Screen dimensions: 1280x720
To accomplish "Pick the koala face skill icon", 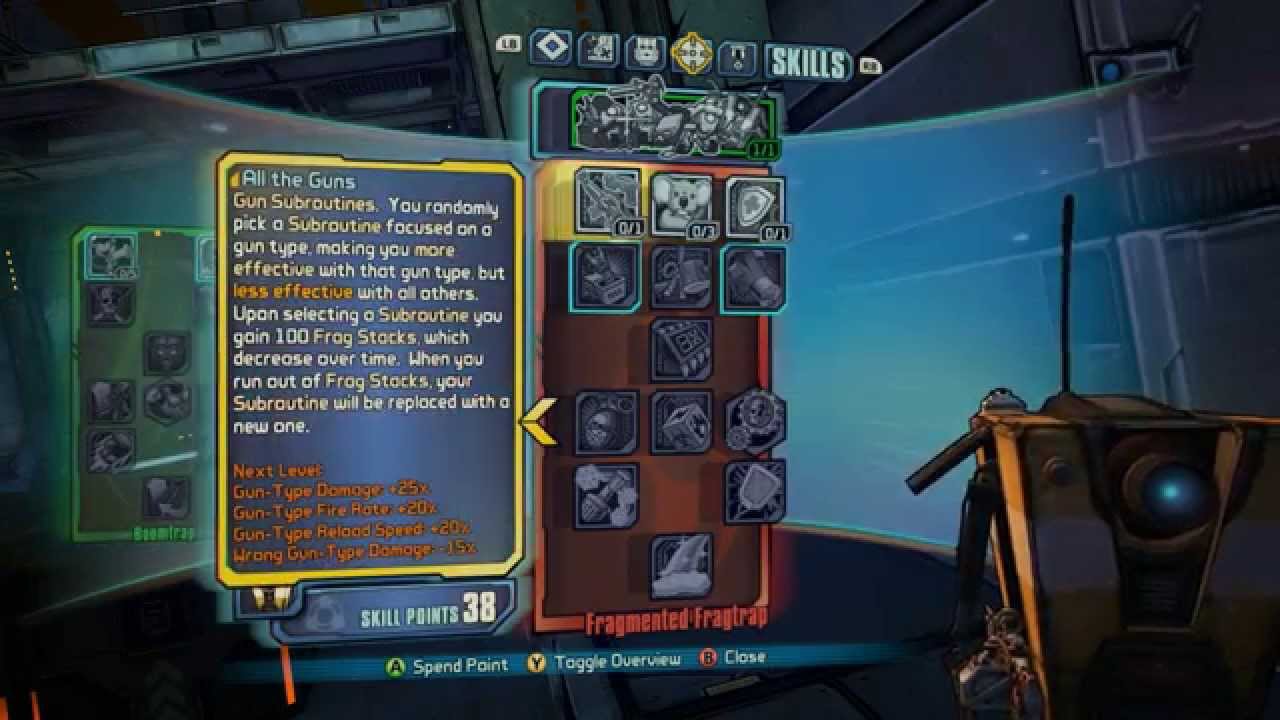I will (x=681, y=204).
